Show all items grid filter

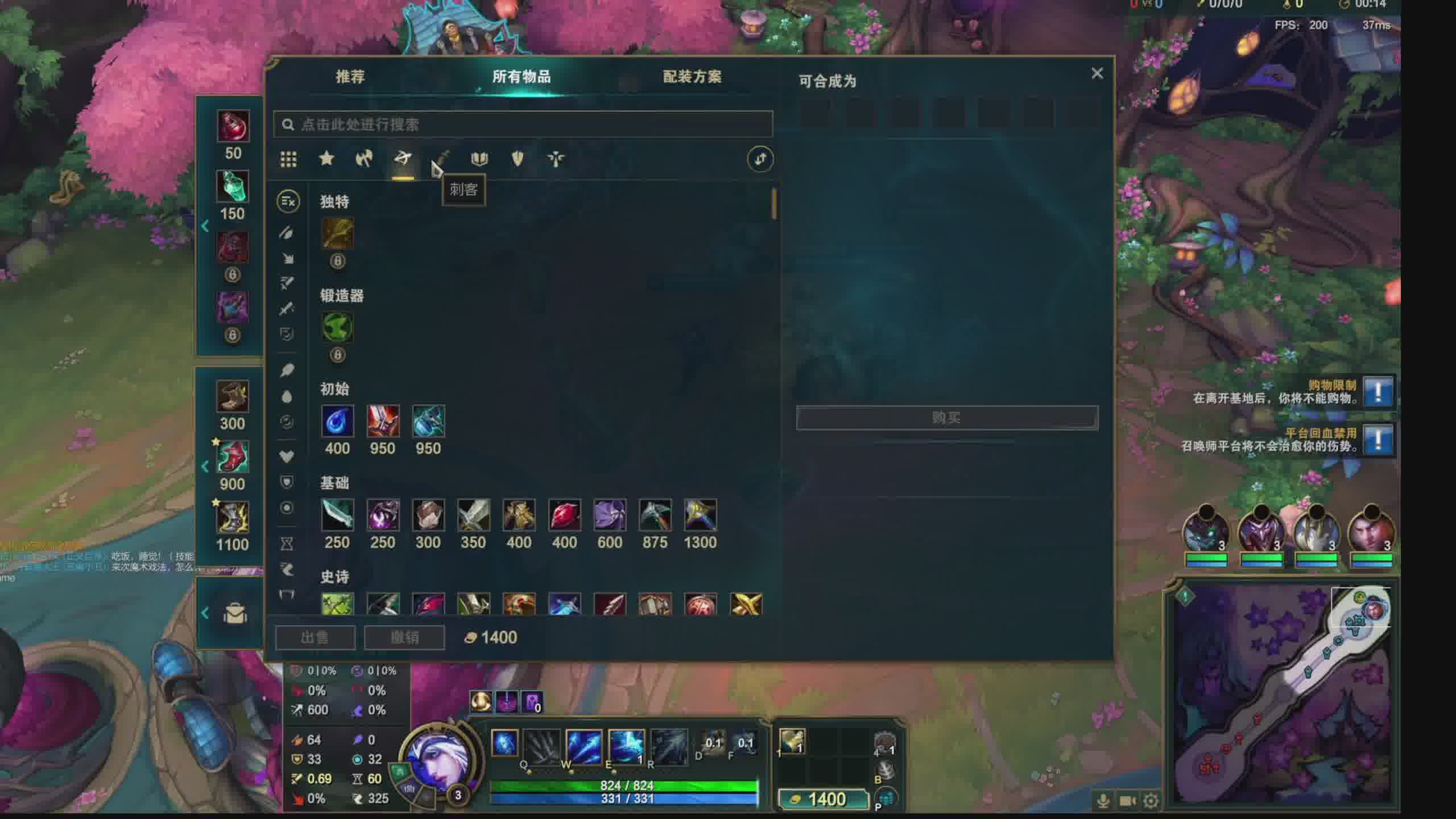(x=288, y=159)
